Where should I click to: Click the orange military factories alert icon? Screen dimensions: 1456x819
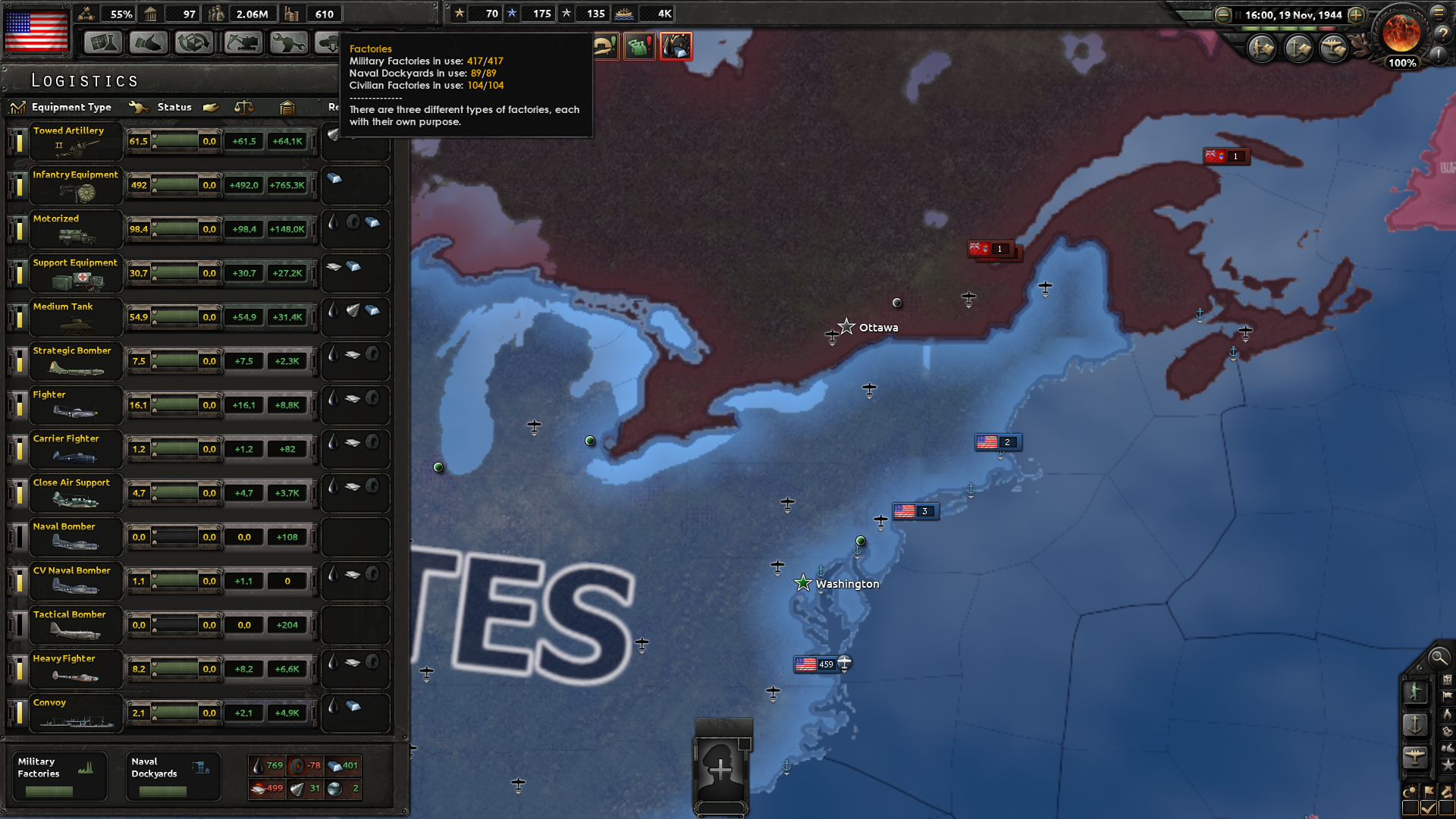click(x=676, y=46)
